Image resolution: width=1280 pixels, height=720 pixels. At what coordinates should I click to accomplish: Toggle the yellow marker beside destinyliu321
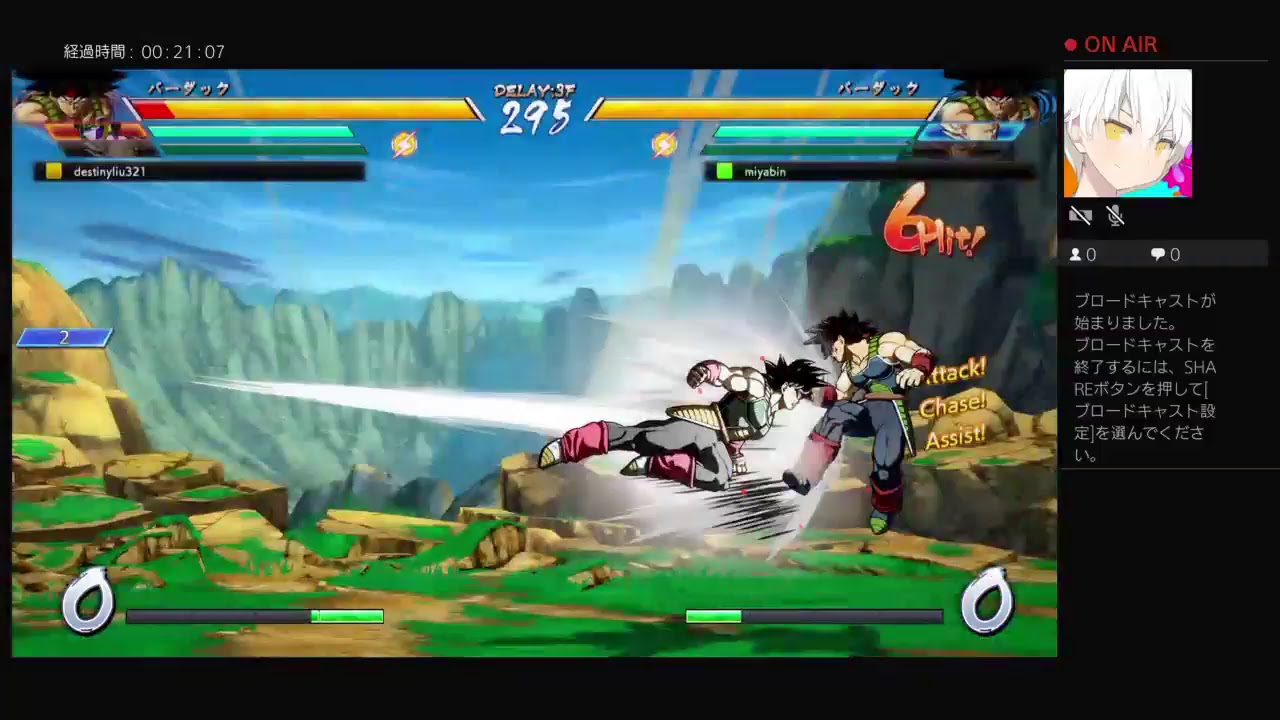[53, 171]
